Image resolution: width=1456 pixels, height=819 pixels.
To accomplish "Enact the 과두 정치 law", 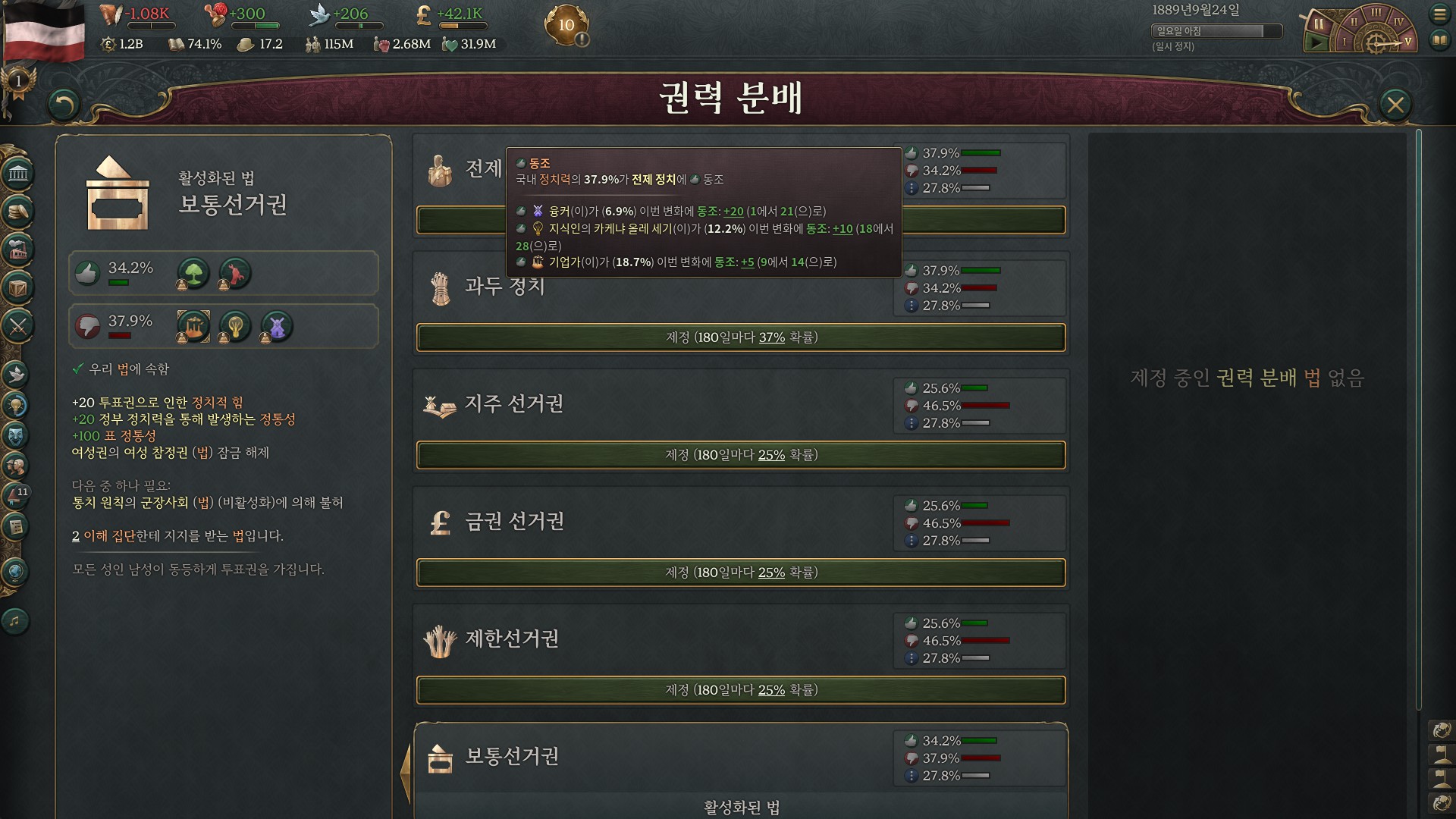I will point(741,337).
